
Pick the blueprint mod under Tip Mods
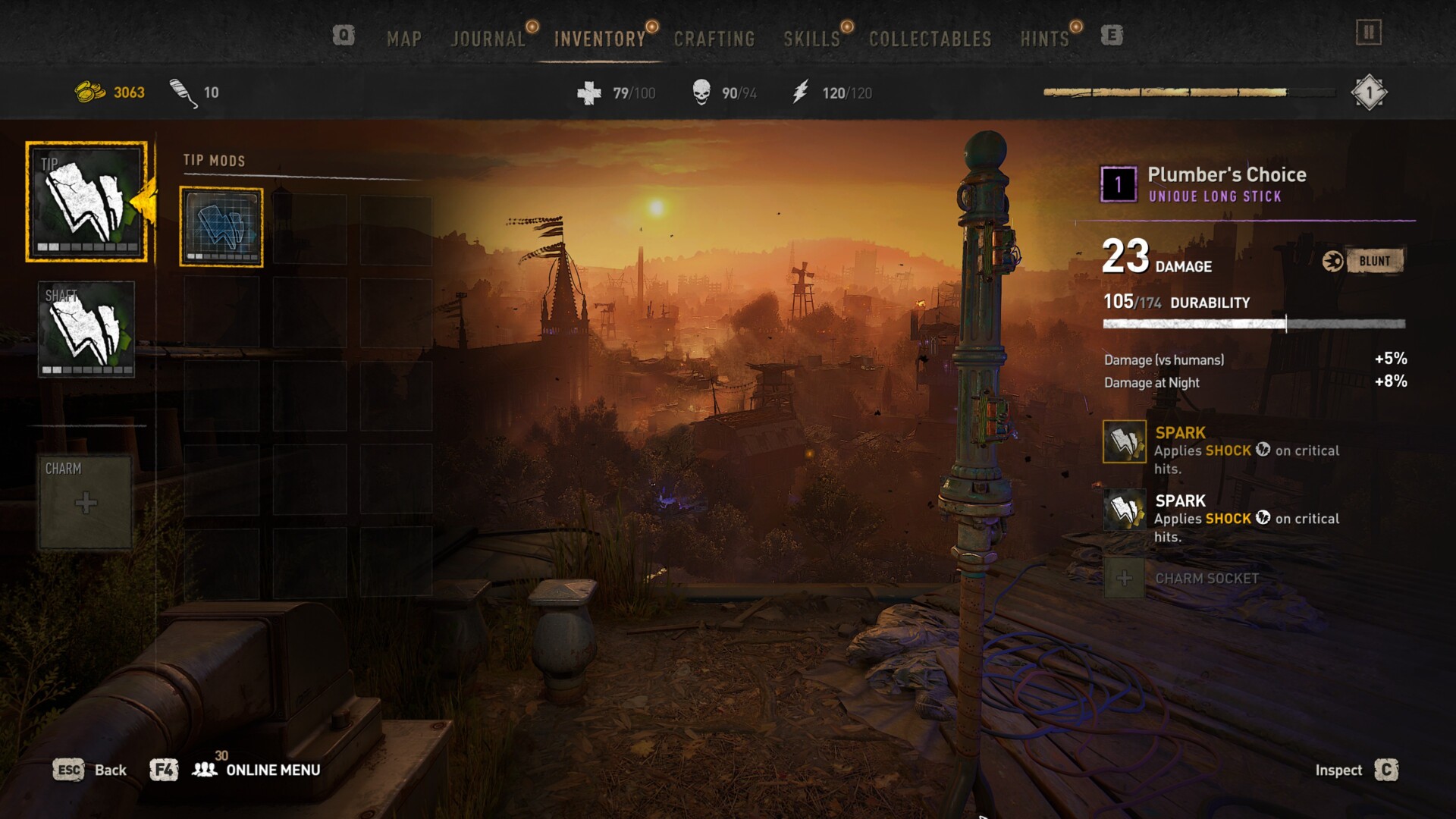coord(221,227)
